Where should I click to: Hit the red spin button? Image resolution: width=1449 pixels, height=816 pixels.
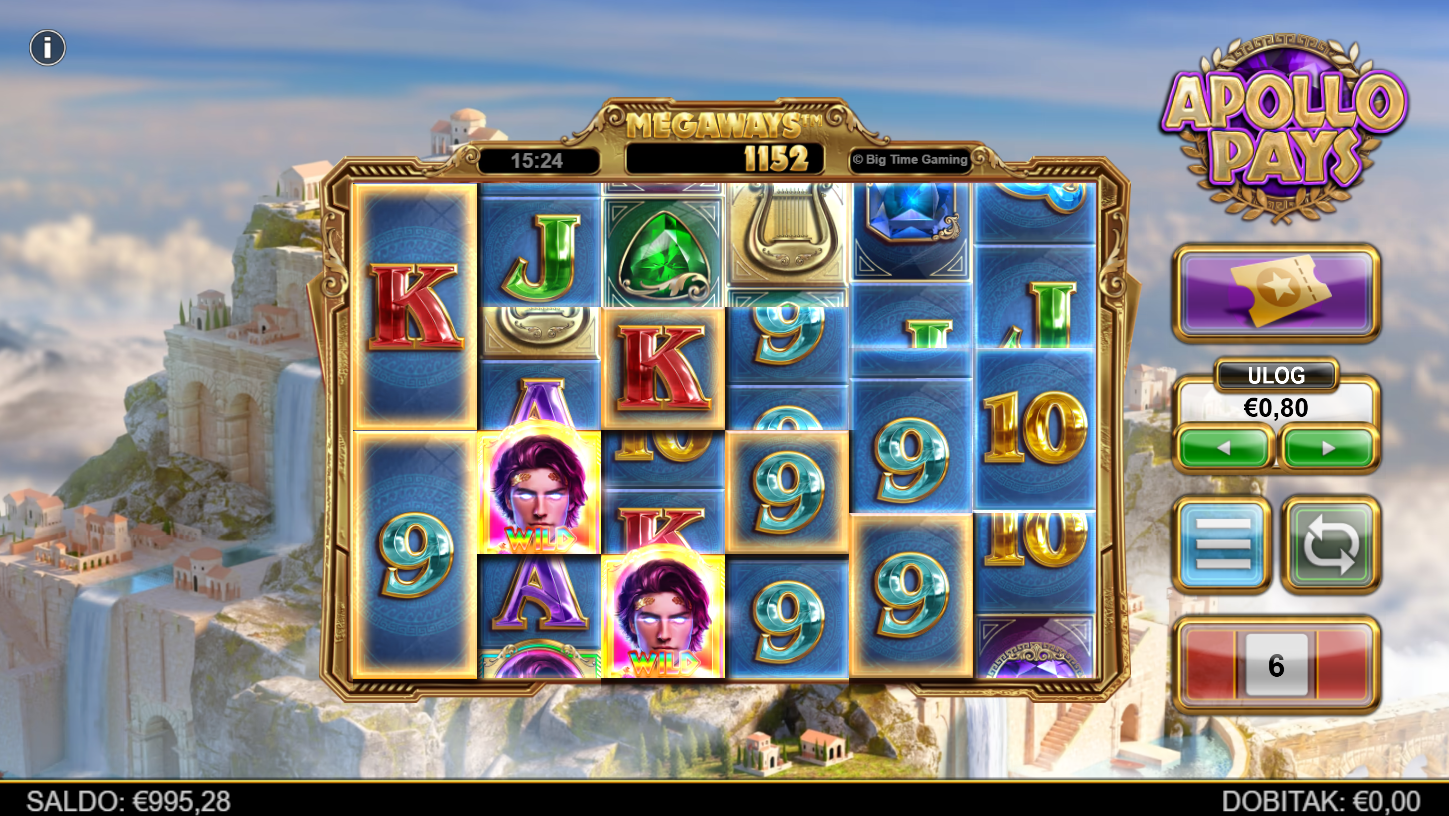coord(1276,665)
